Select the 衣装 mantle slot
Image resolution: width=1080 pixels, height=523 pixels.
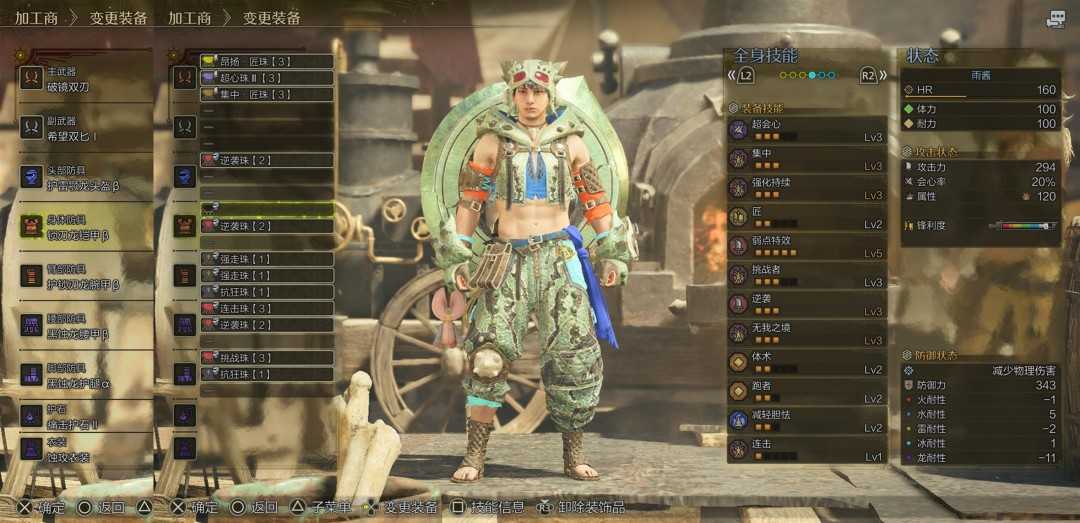tap(85, 449)
